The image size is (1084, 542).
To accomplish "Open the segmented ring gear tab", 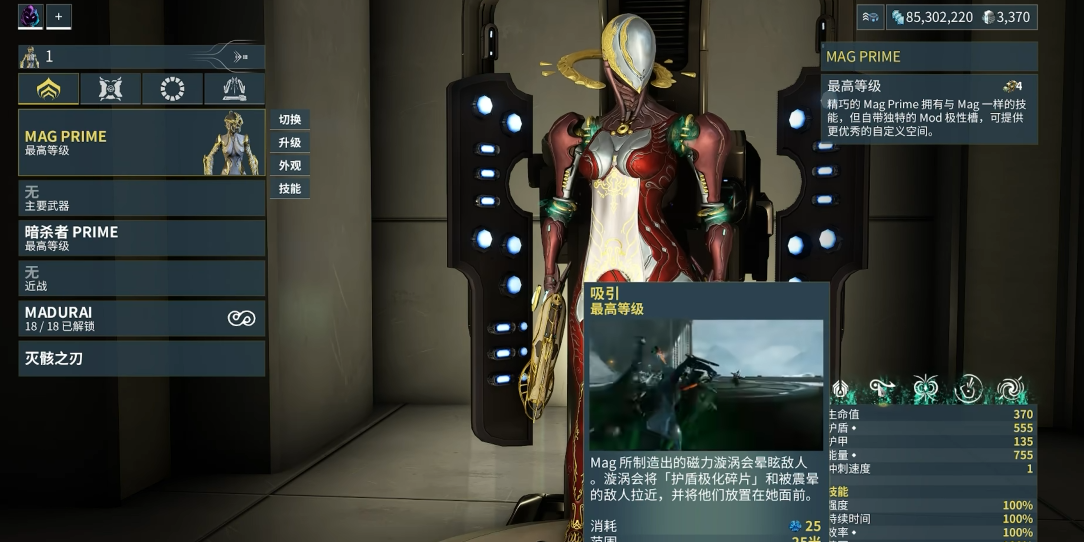I will pyautogui.click(x=172, y=89).
